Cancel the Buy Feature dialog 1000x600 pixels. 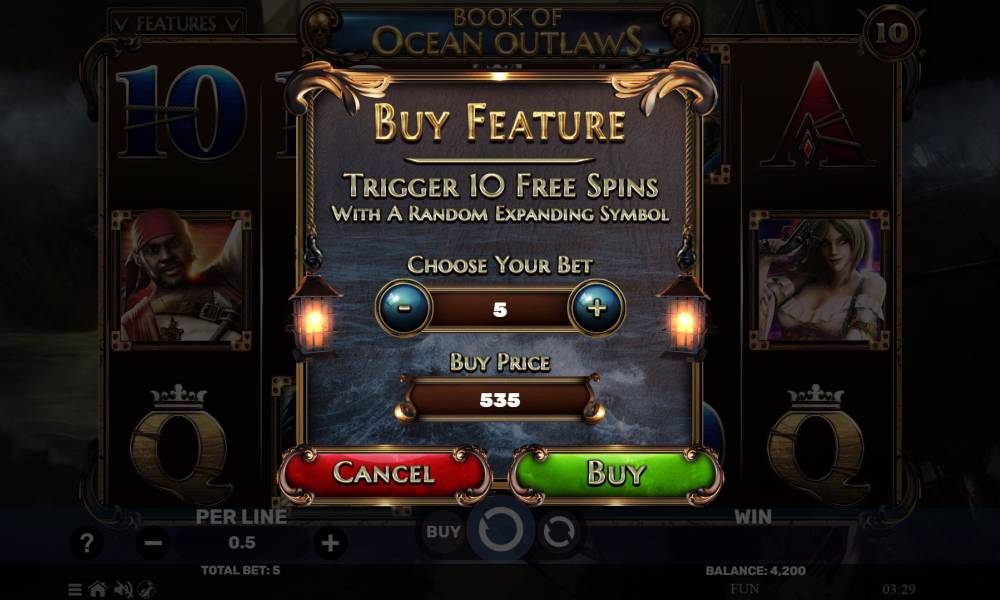[x=383, y=472]
